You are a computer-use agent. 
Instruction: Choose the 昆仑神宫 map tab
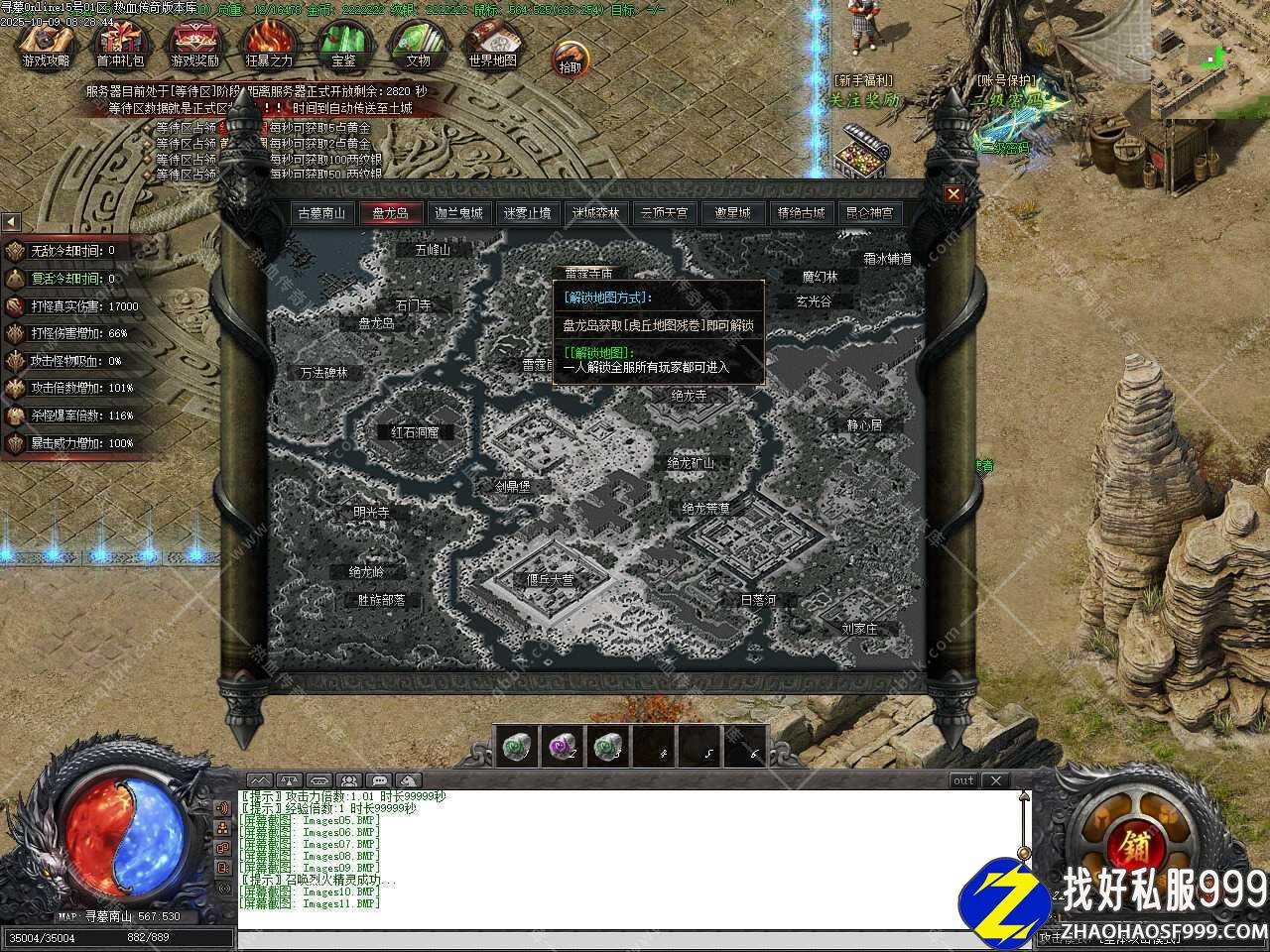pos(869,213)
